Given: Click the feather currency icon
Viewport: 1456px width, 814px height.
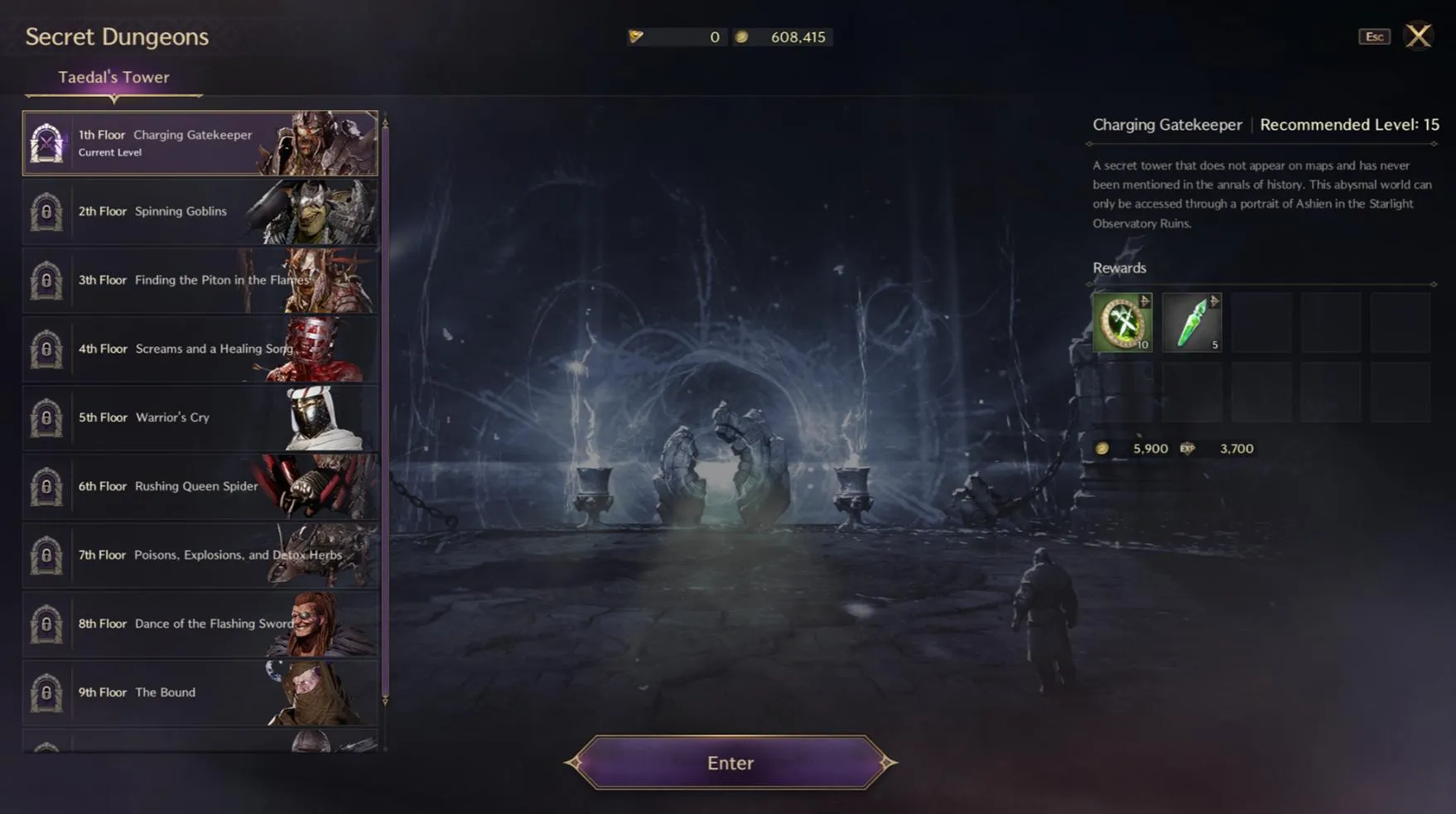Looking at the screenshot, I should (636, 36).
